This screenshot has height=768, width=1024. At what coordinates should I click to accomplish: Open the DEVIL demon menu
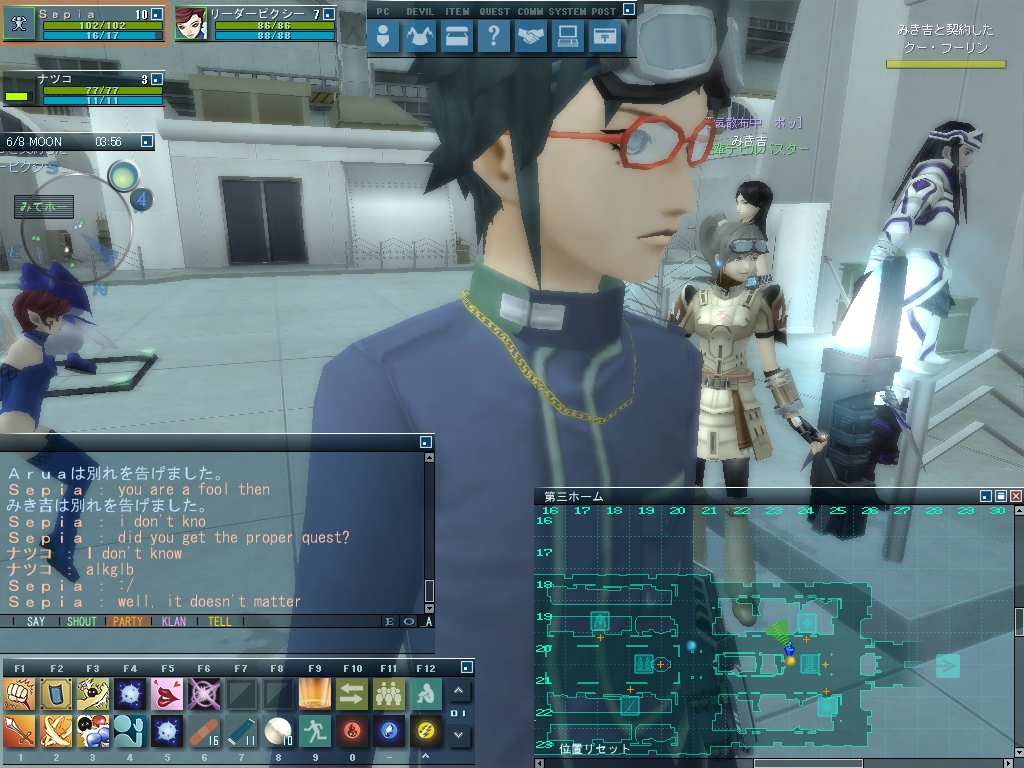(419, 37)
